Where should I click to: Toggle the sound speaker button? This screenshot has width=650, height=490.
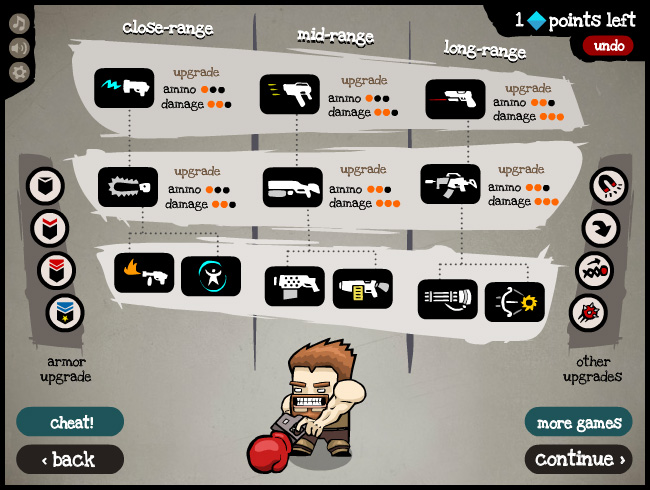point(19,47)
